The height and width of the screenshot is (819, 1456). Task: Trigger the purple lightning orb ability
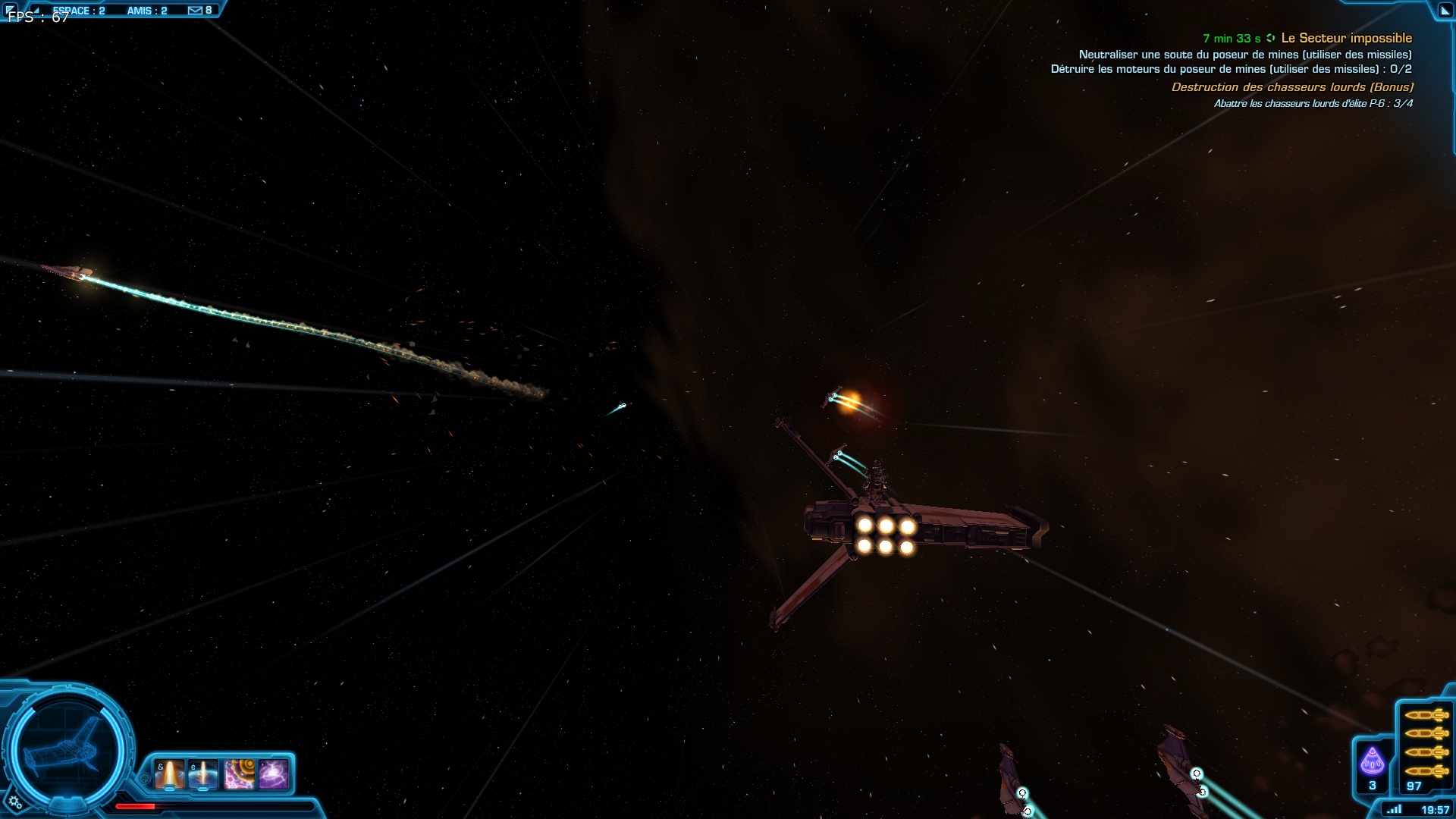tap(273, 775)
